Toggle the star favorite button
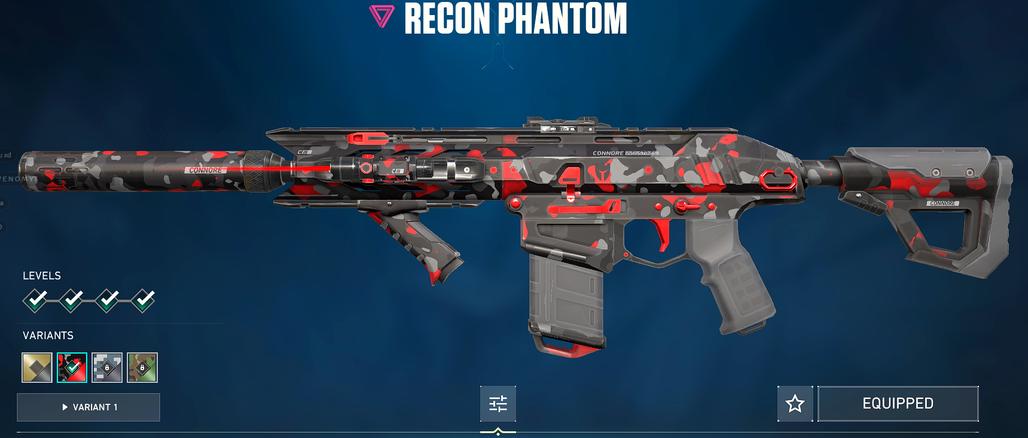The height and width of the screenshot is (438, 1028). click(x=795, y=404)
